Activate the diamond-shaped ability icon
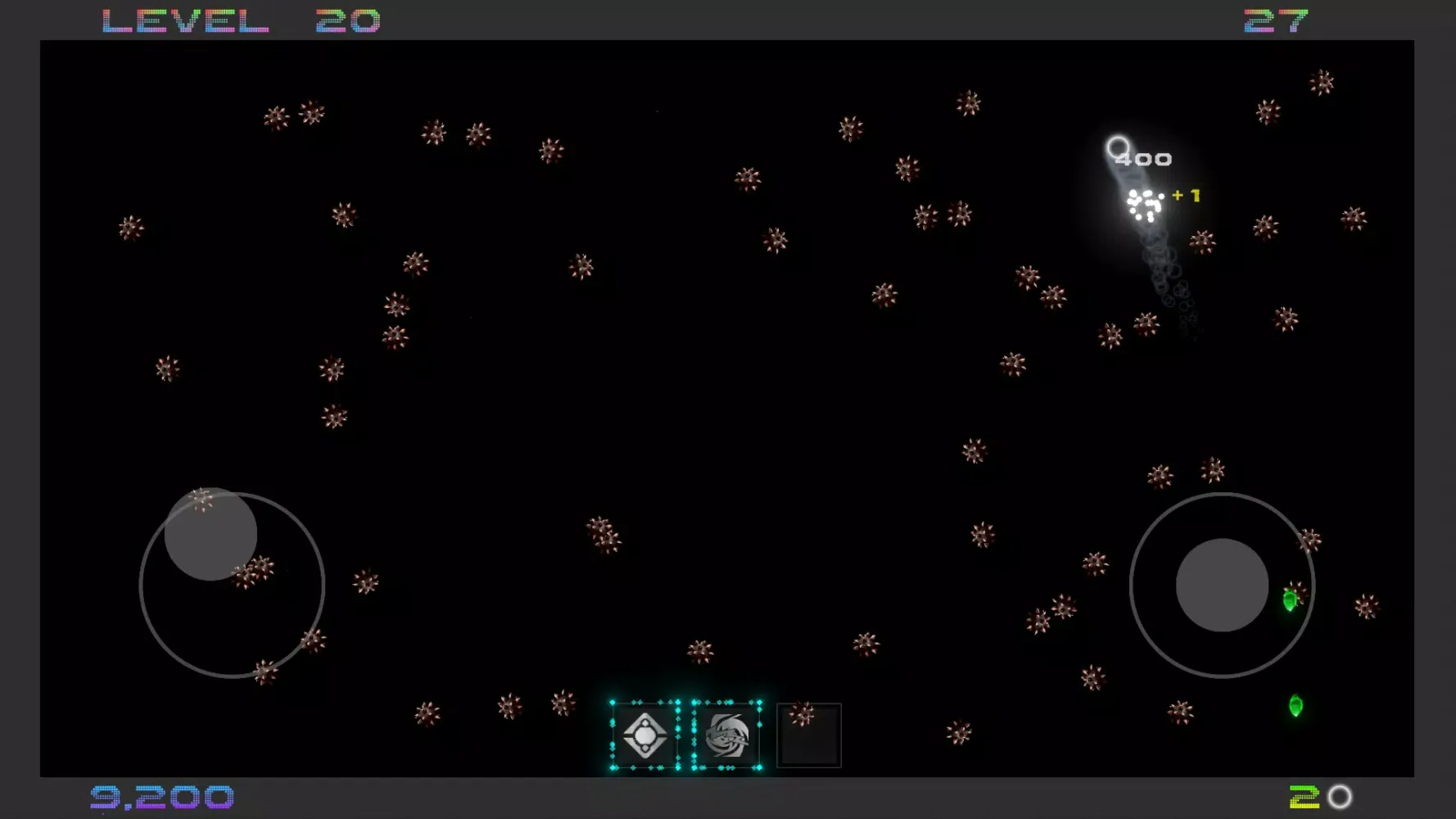This screenshot has height=819, width=1456. point(644,735)
